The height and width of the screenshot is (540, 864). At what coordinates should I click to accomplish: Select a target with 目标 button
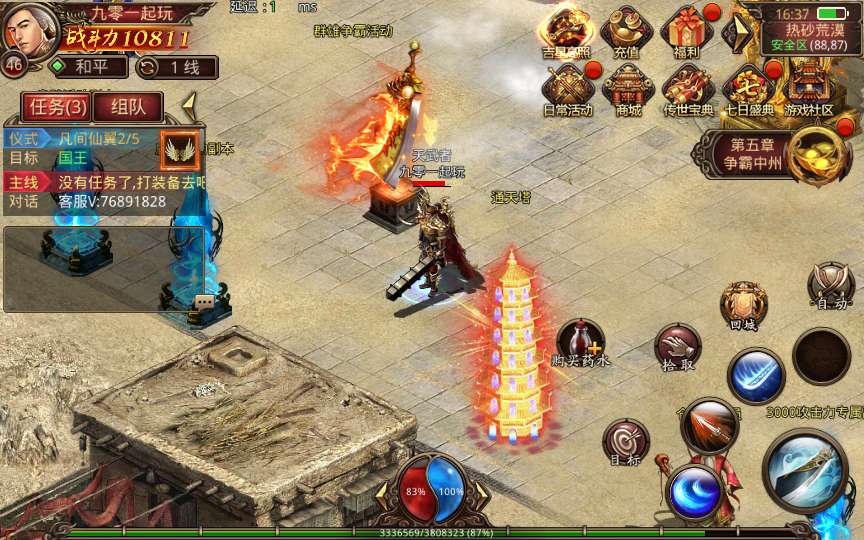625,442
